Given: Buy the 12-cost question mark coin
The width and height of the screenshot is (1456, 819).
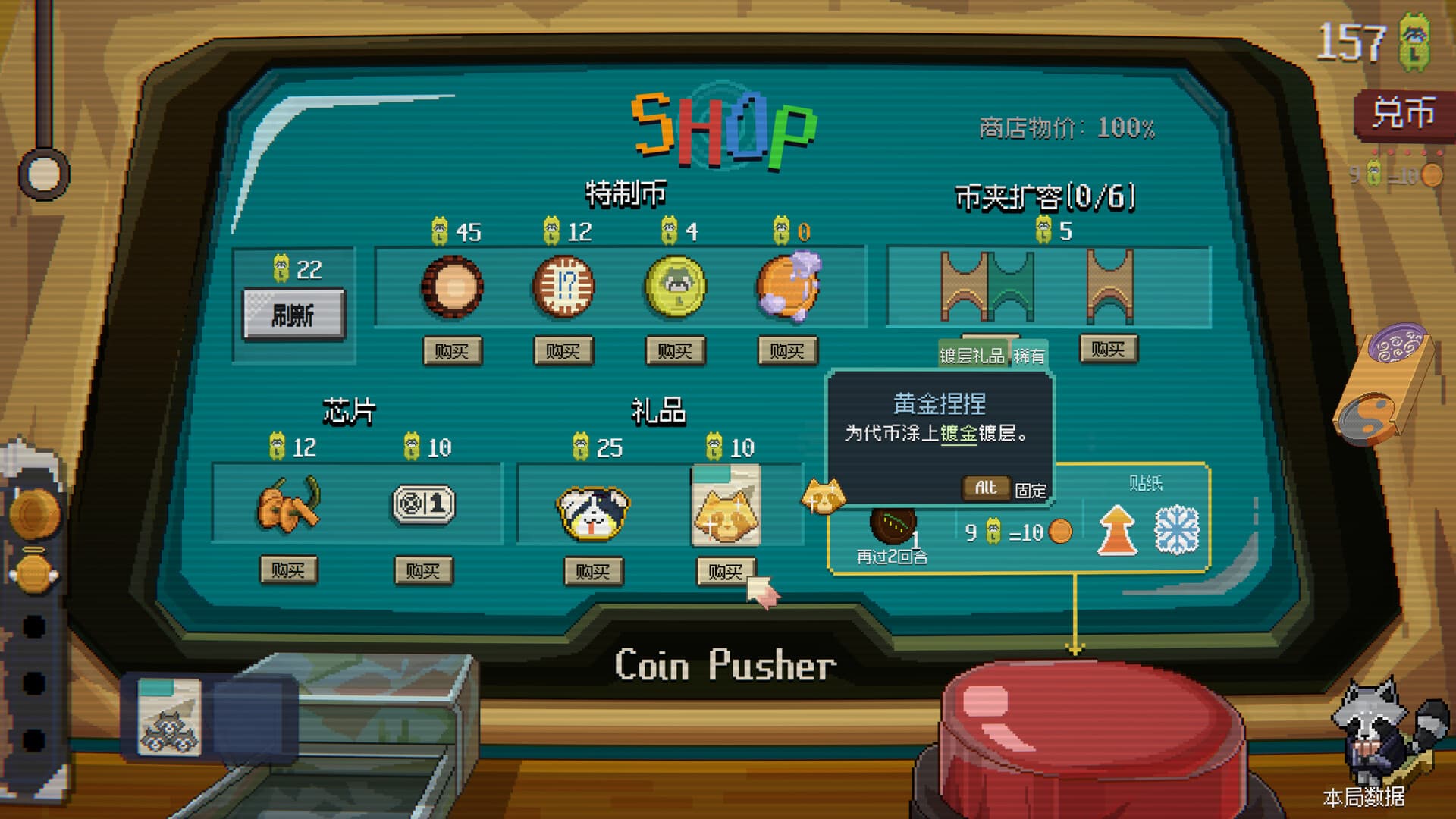Looking at the screenshot, I should pyautogui.click(x=563, y=351).
